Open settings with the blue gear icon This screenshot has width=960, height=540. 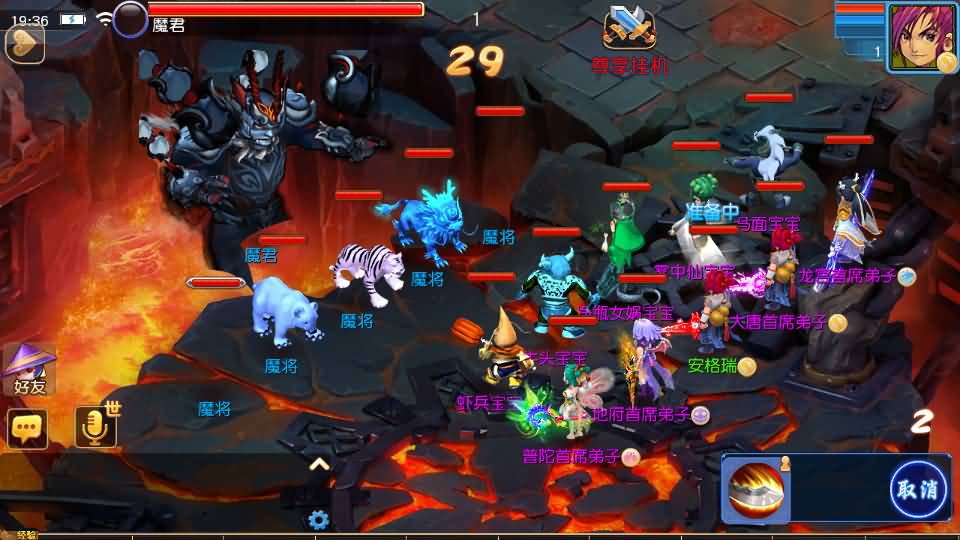point(319,520)
